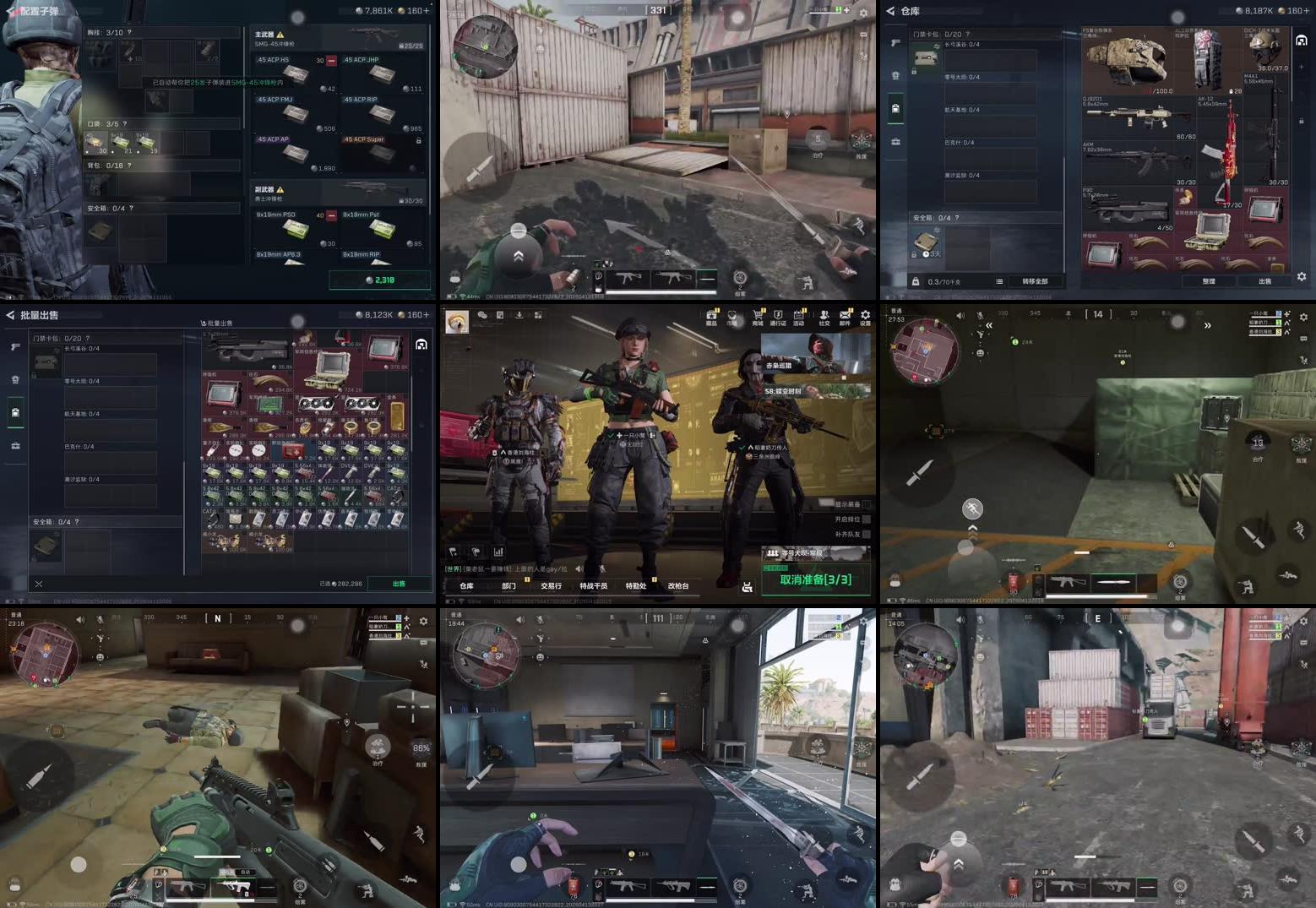Open the 商城 shop icon
Screen dimensions: 1316x908
(758, 313)
